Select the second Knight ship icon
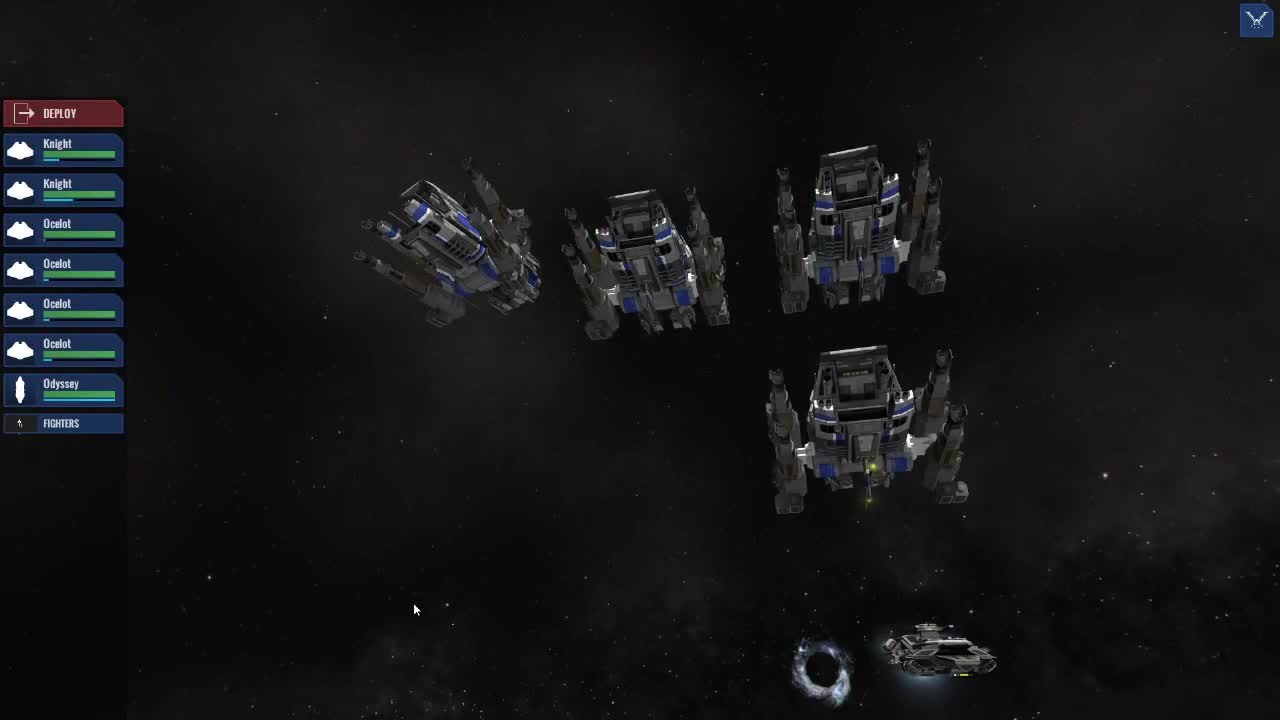The image size is (1280, 720). click(20, 190)
